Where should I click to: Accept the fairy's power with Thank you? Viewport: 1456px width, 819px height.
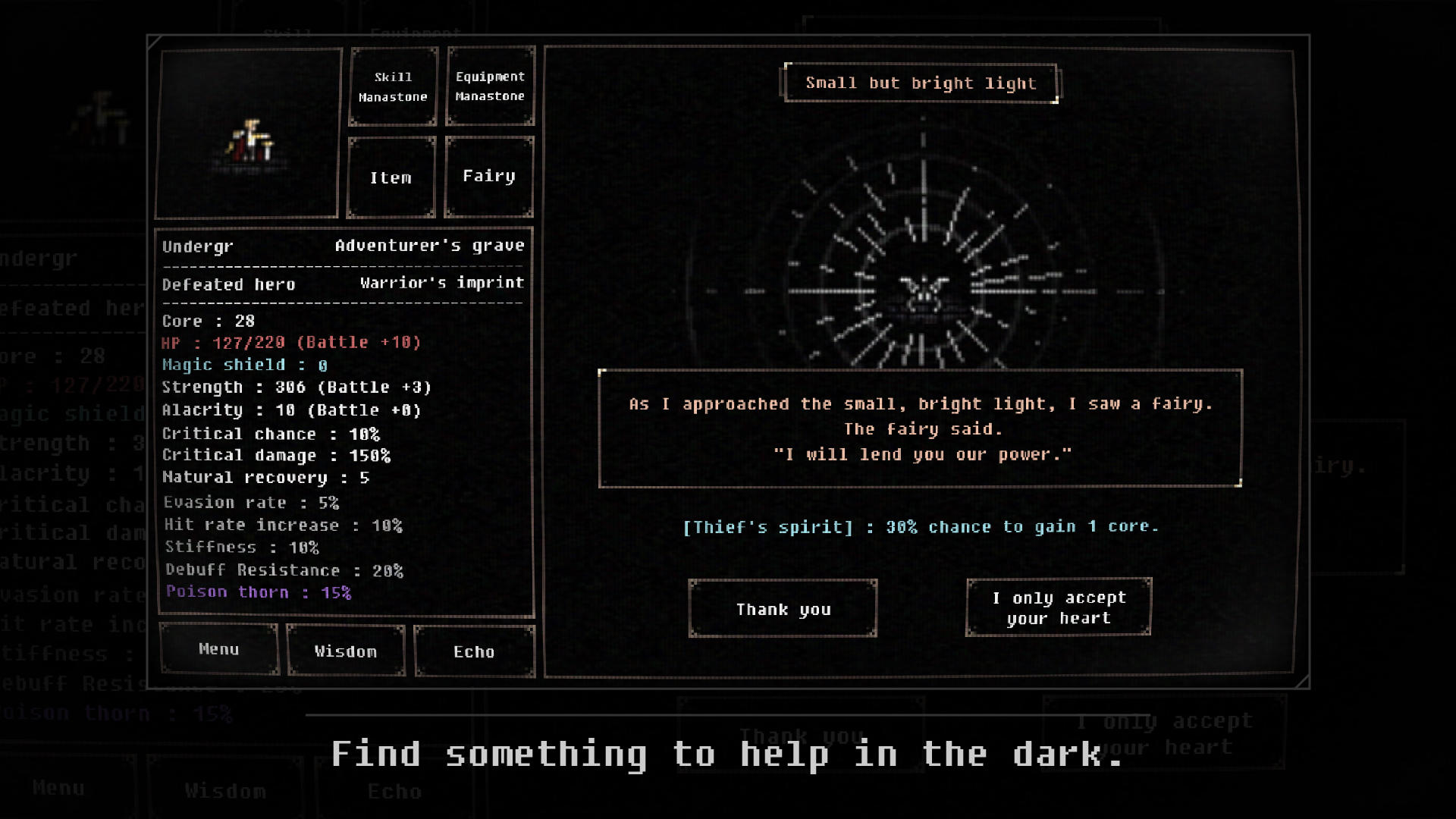(783, 608)
